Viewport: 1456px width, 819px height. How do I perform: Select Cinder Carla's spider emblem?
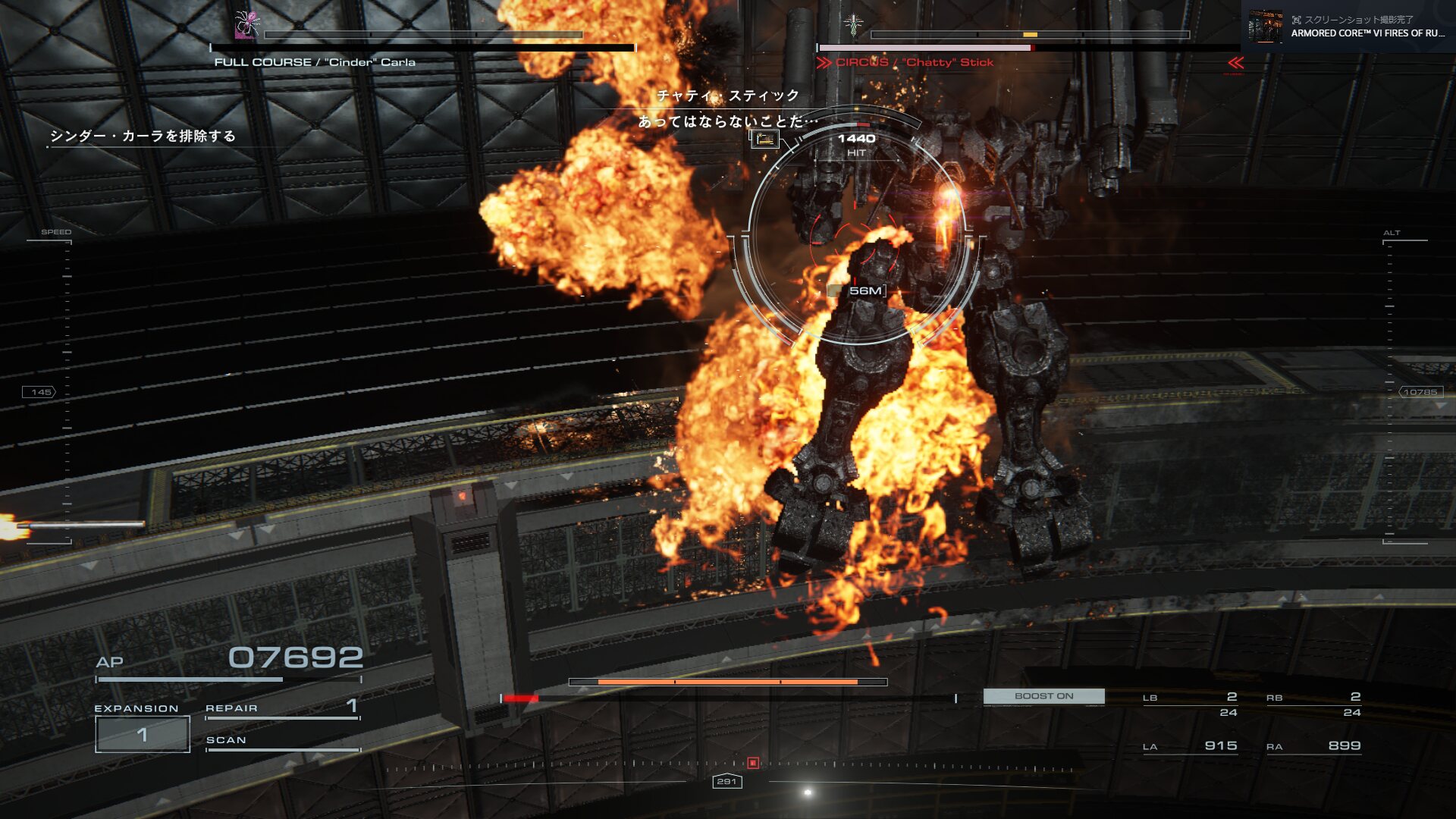tap(246, 24)
